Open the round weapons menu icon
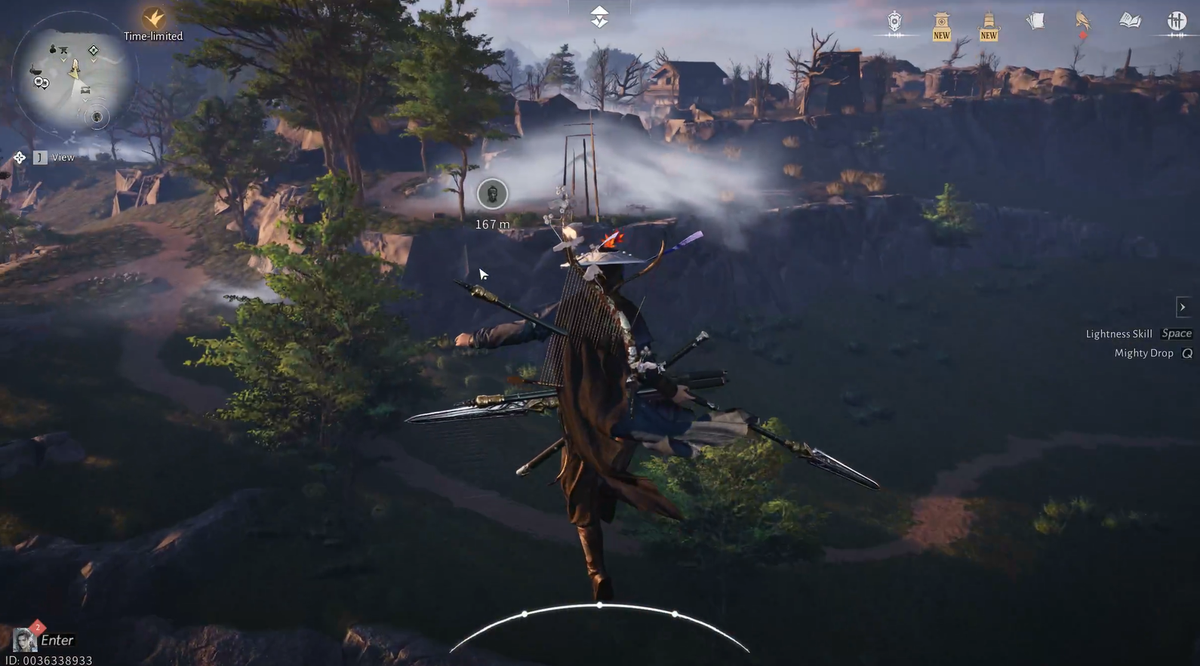This screenshot has height=666, width=1200. (1176, 20)
